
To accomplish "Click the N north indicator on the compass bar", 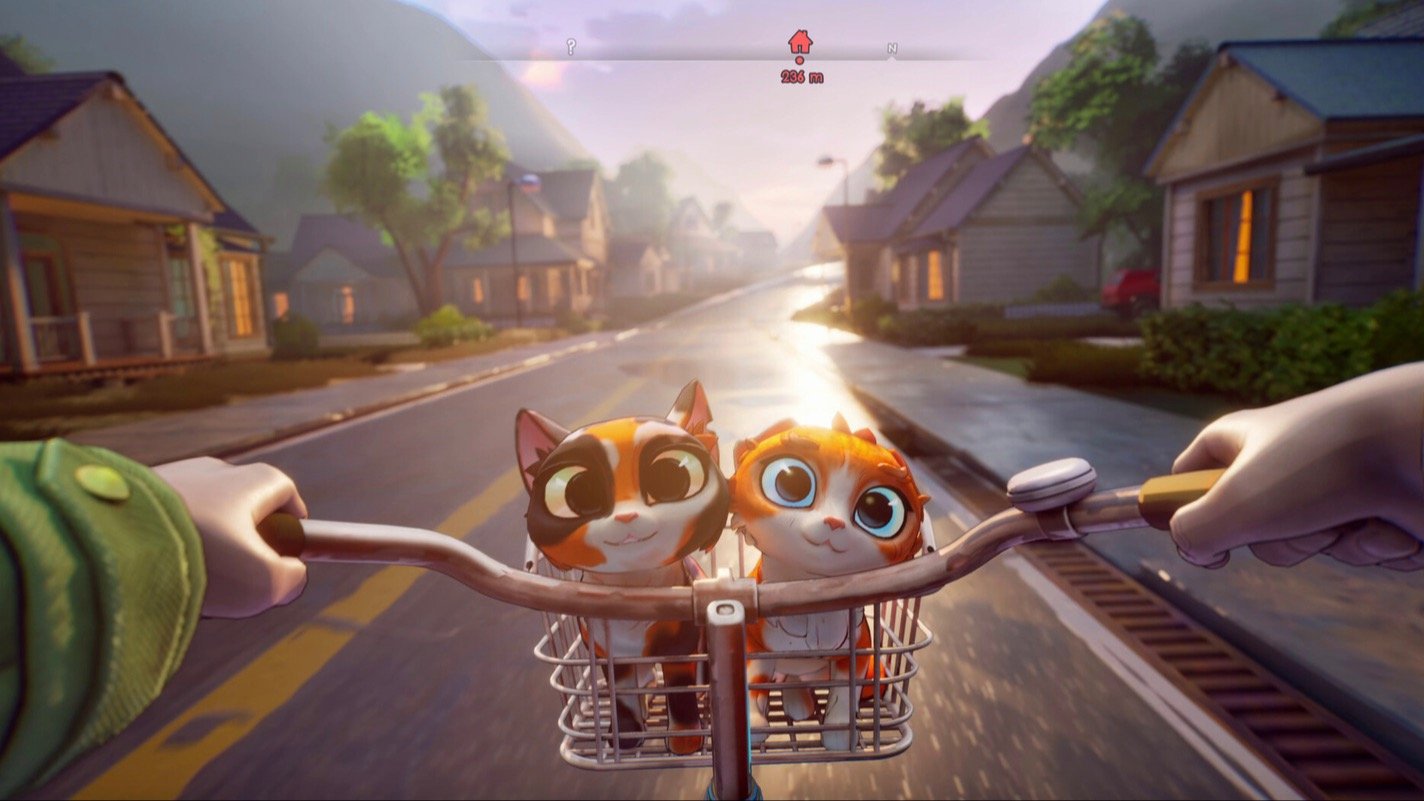I will [893, 46].
